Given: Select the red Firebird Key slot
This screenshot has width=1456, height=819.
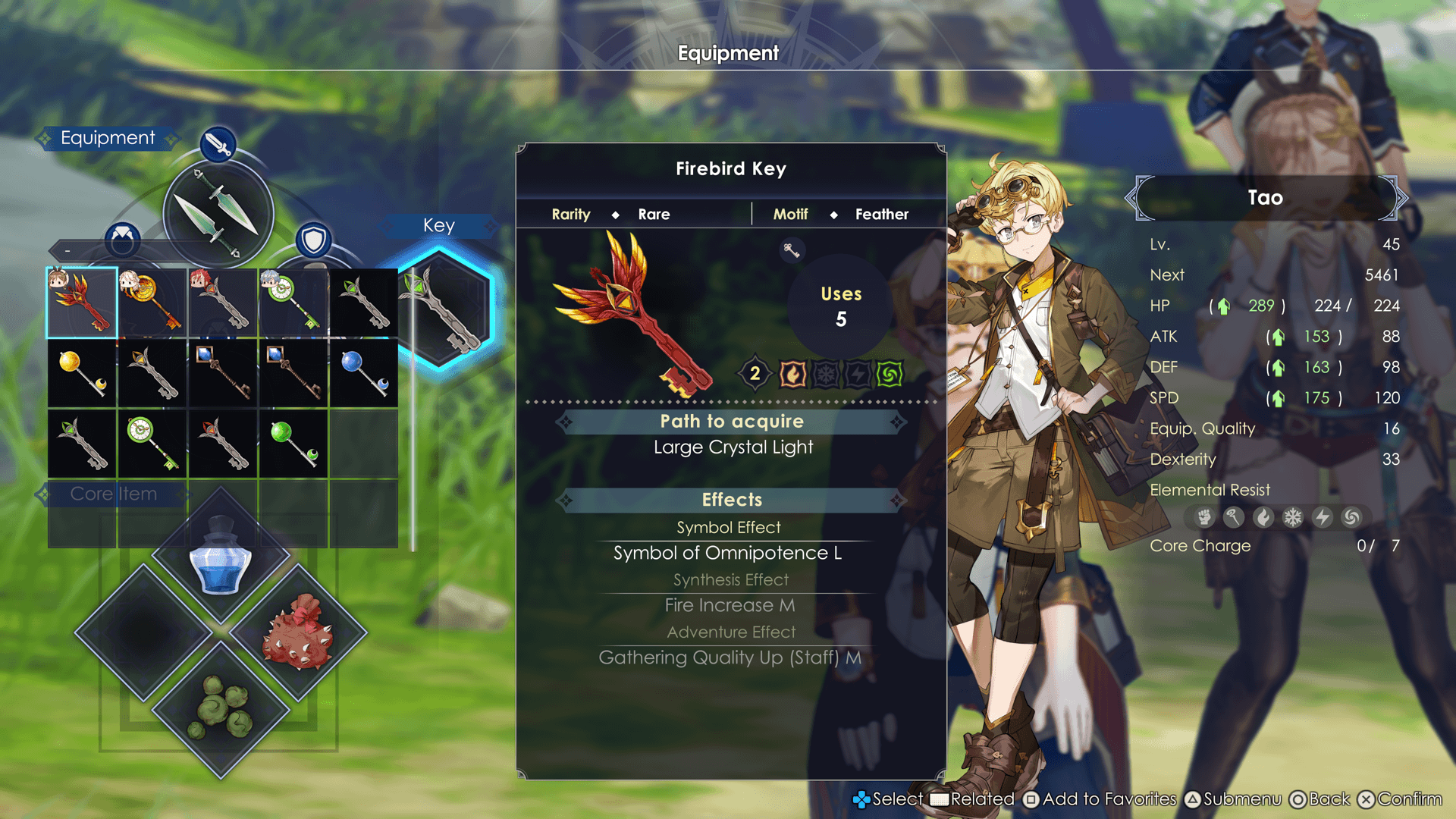Looking at the screenshot, I should [x=82, y=303].
